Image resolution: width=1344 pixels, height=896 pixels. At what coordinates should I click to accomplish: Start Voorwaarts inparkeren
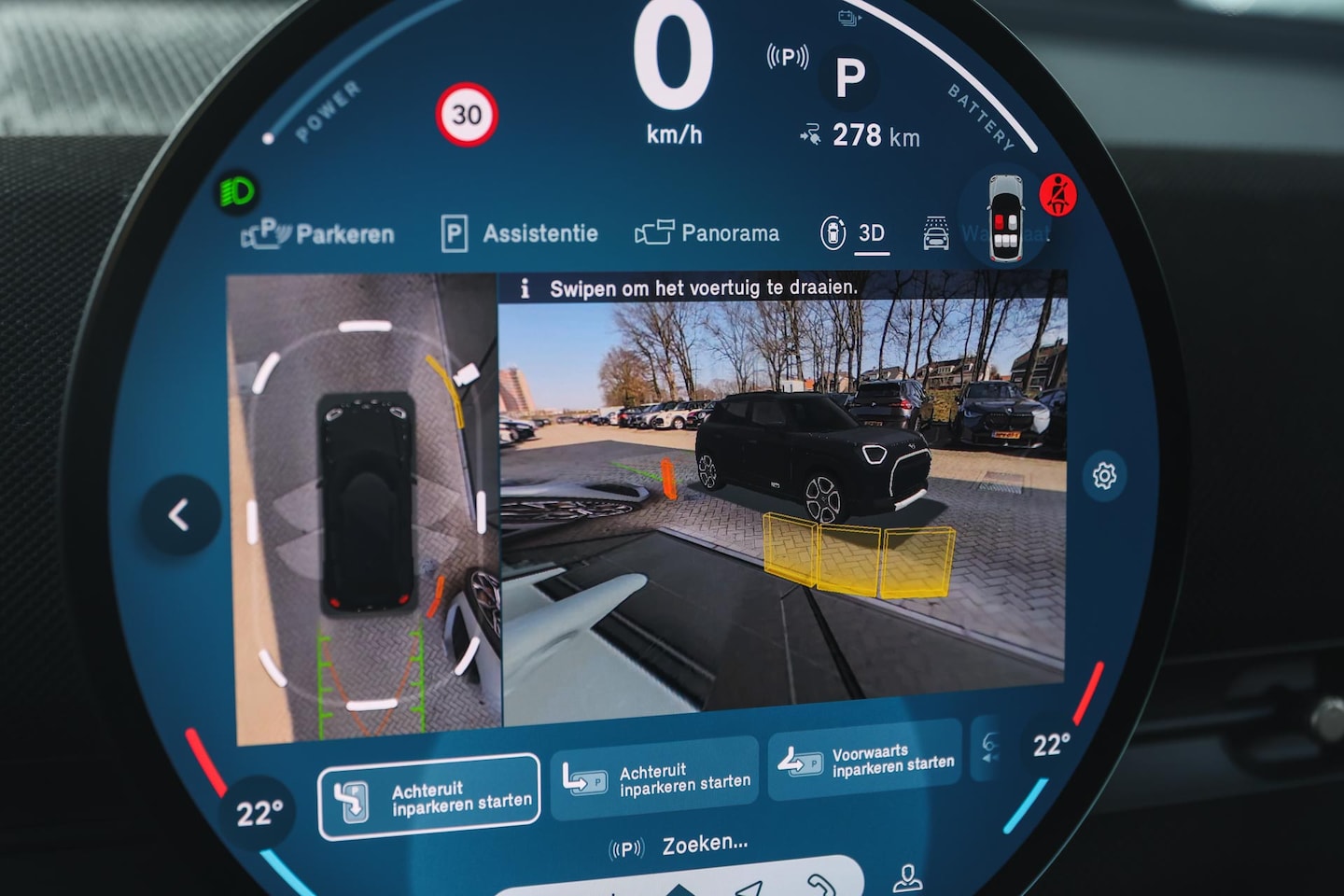click(864, 762)
